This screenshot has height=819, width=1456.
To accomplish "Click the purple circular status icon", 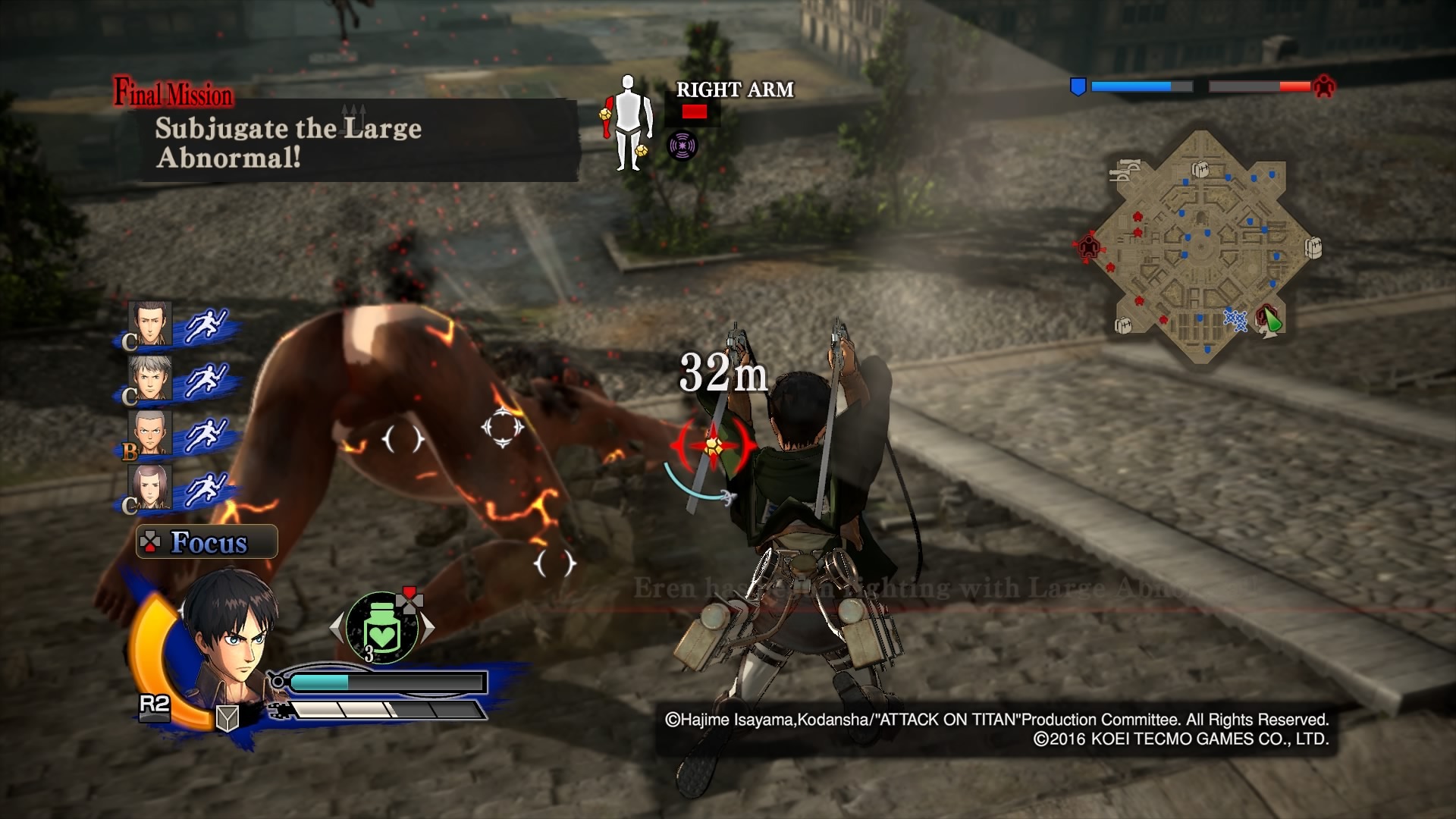I will [682, 146].
